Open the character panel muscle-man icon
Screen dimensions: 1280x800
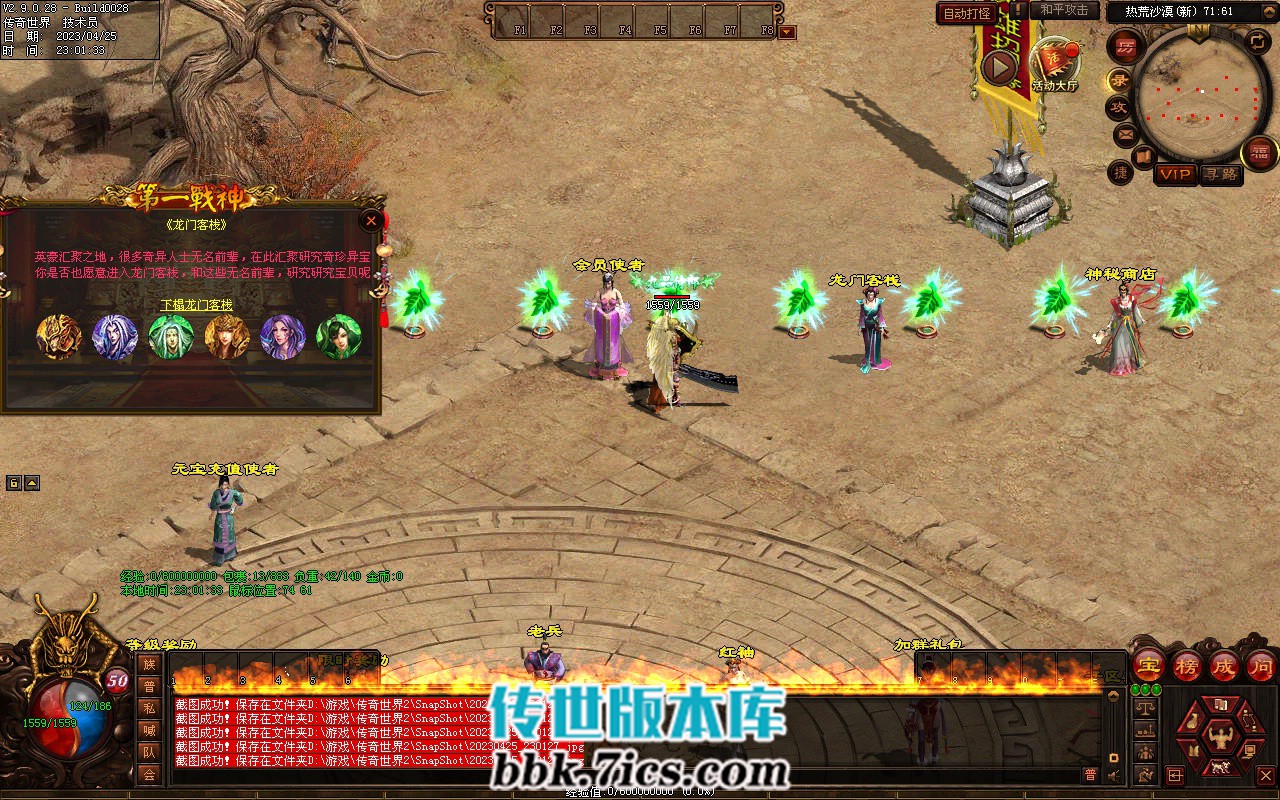(x=1219, y=737)
